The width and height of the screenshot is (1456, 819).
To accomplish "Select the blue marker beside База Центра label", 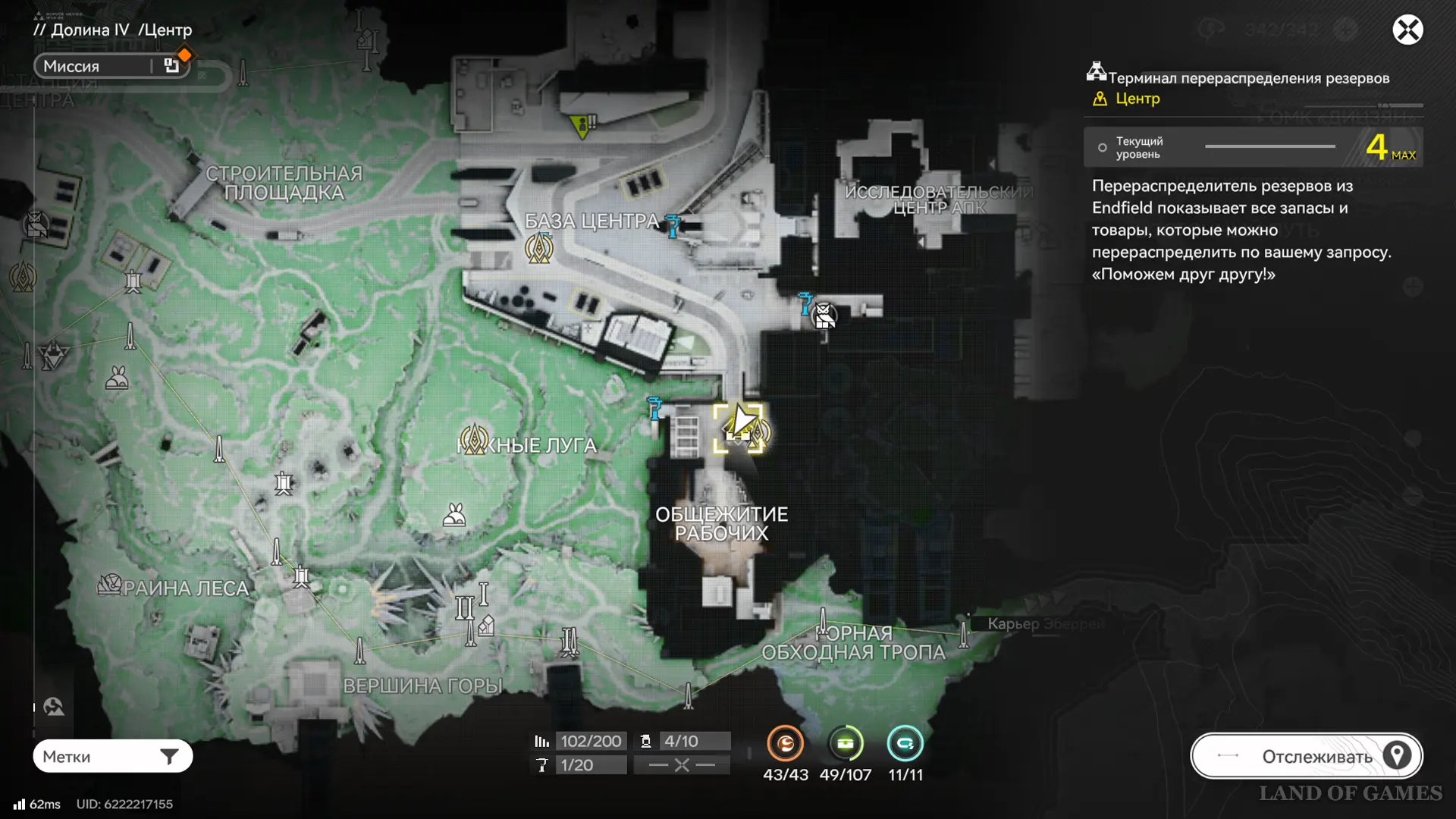I will (672, 224).
